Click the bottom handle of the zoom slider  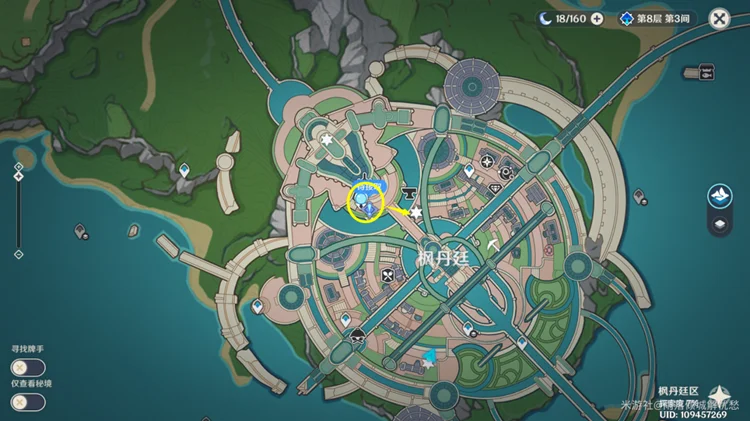18,254
